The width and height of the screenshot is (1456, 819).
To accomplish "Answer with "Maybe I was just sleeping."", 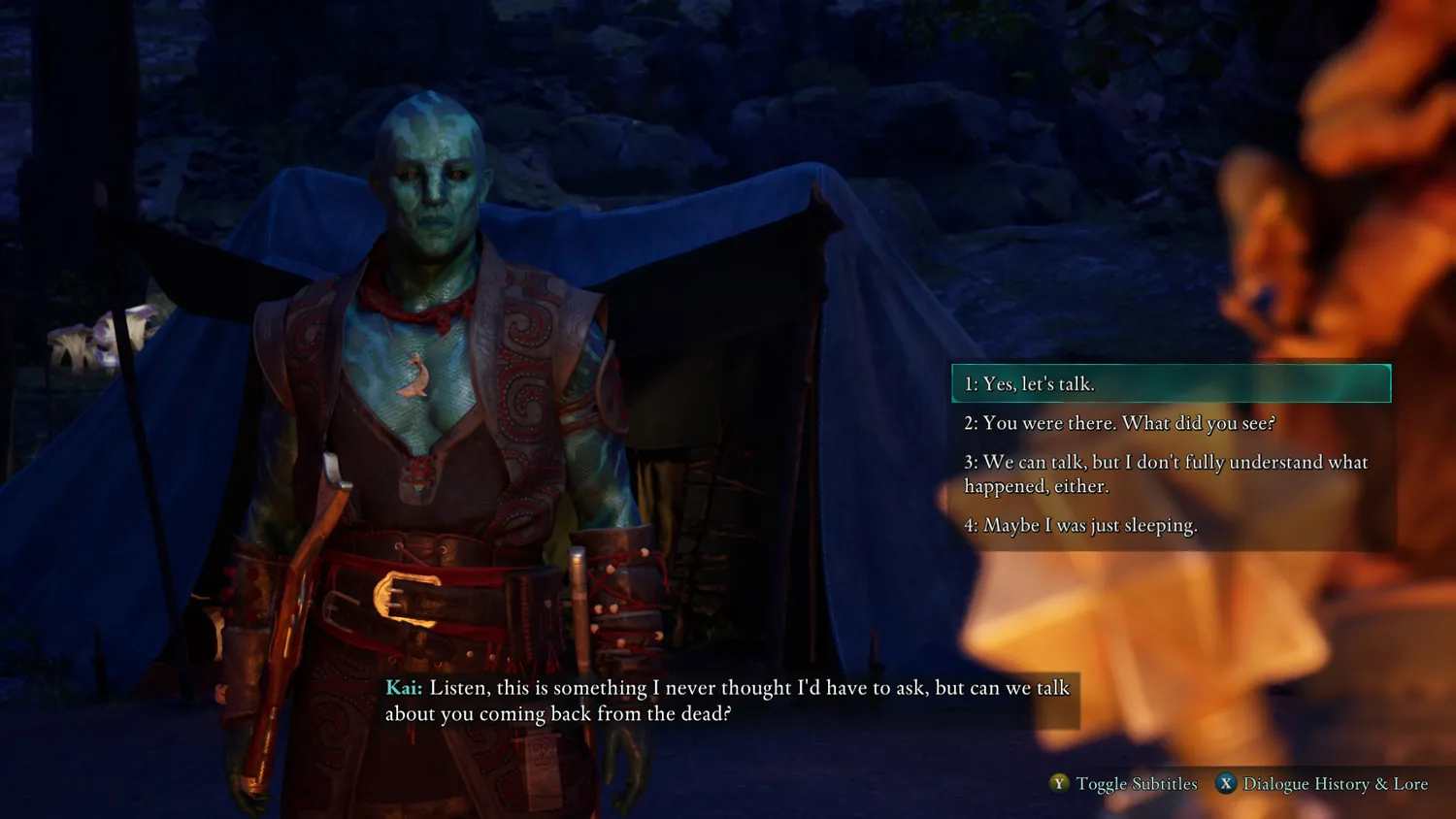I will [1080, 525].
